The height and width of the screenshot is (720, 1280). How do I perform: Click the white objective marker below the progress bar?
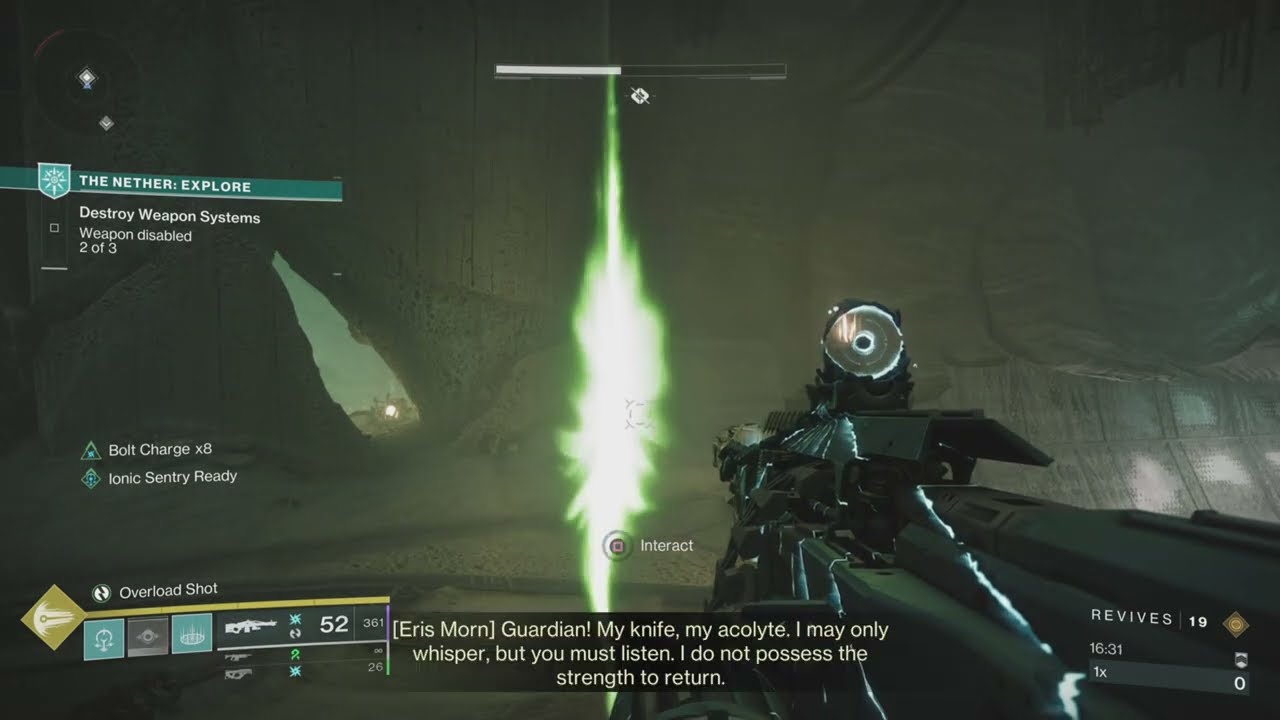pyautogui.click(x=641, y=96)
